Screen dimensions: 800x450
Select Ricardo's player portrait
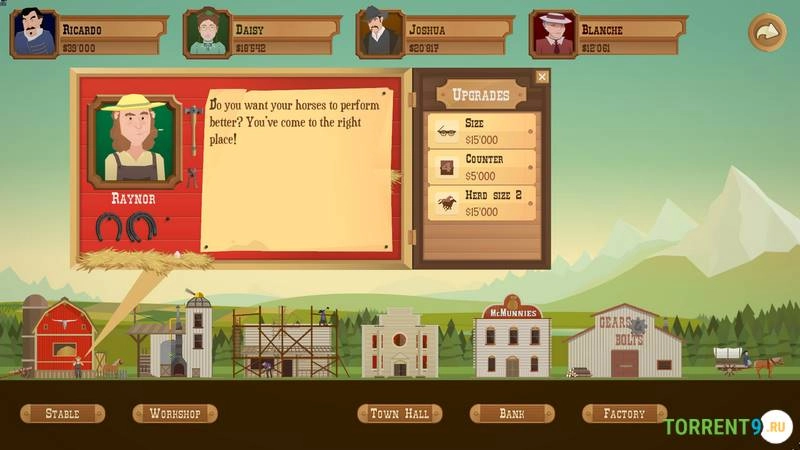coord(34,33)
